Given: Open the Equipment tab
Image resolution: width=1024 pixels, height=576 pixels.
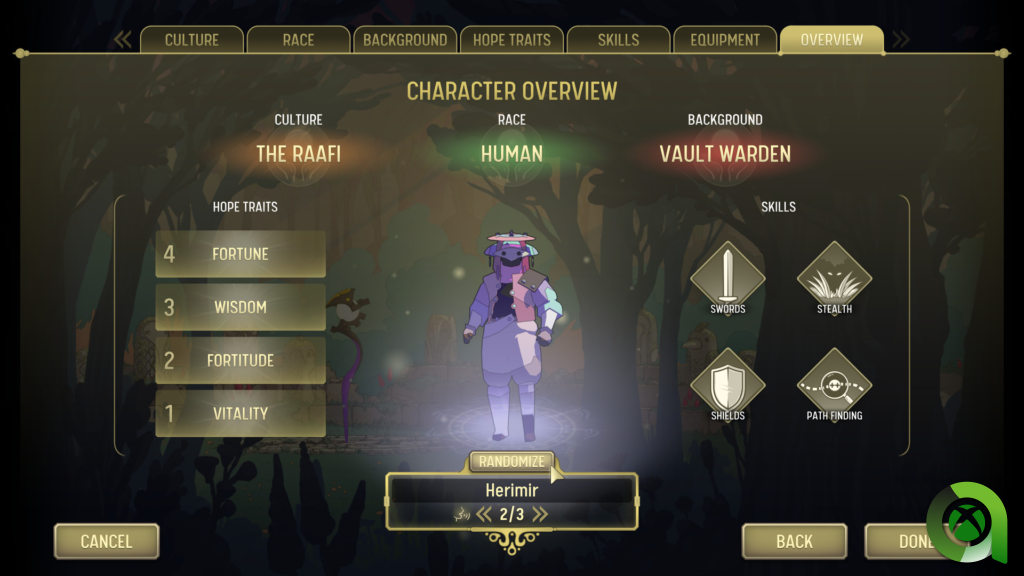Looking at the screenshot, I should [x=725, y=40].
